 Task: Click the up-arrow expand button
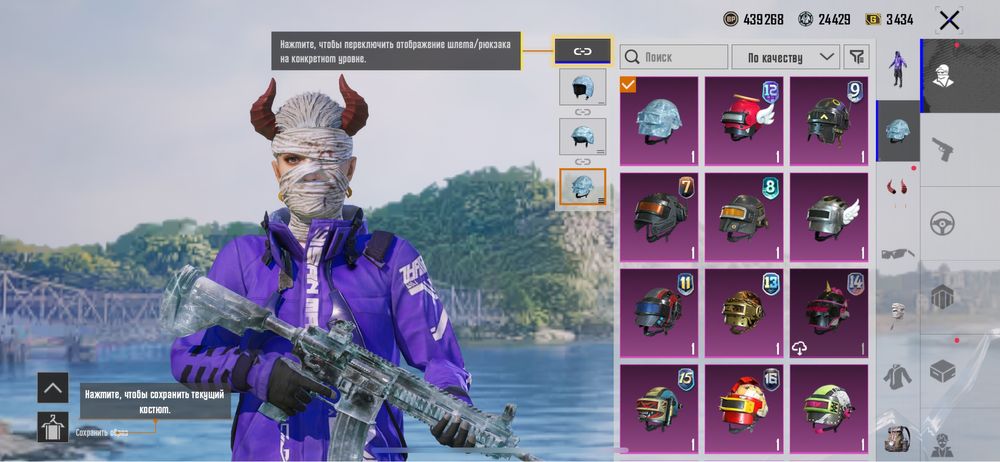click(x=53, y=387)
